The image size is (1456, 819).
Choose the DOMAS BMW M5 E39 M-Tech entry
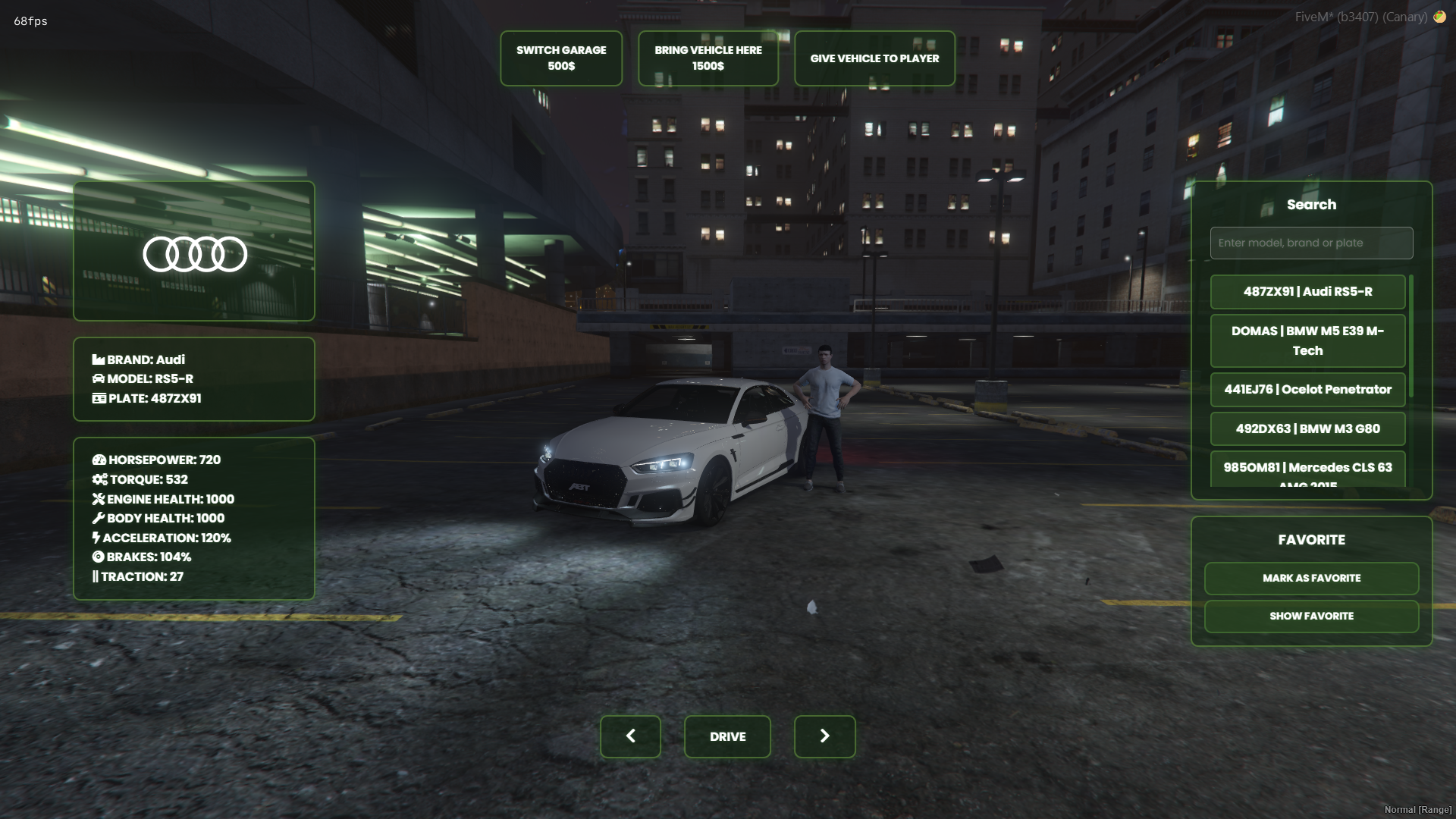pos(1307,341)
